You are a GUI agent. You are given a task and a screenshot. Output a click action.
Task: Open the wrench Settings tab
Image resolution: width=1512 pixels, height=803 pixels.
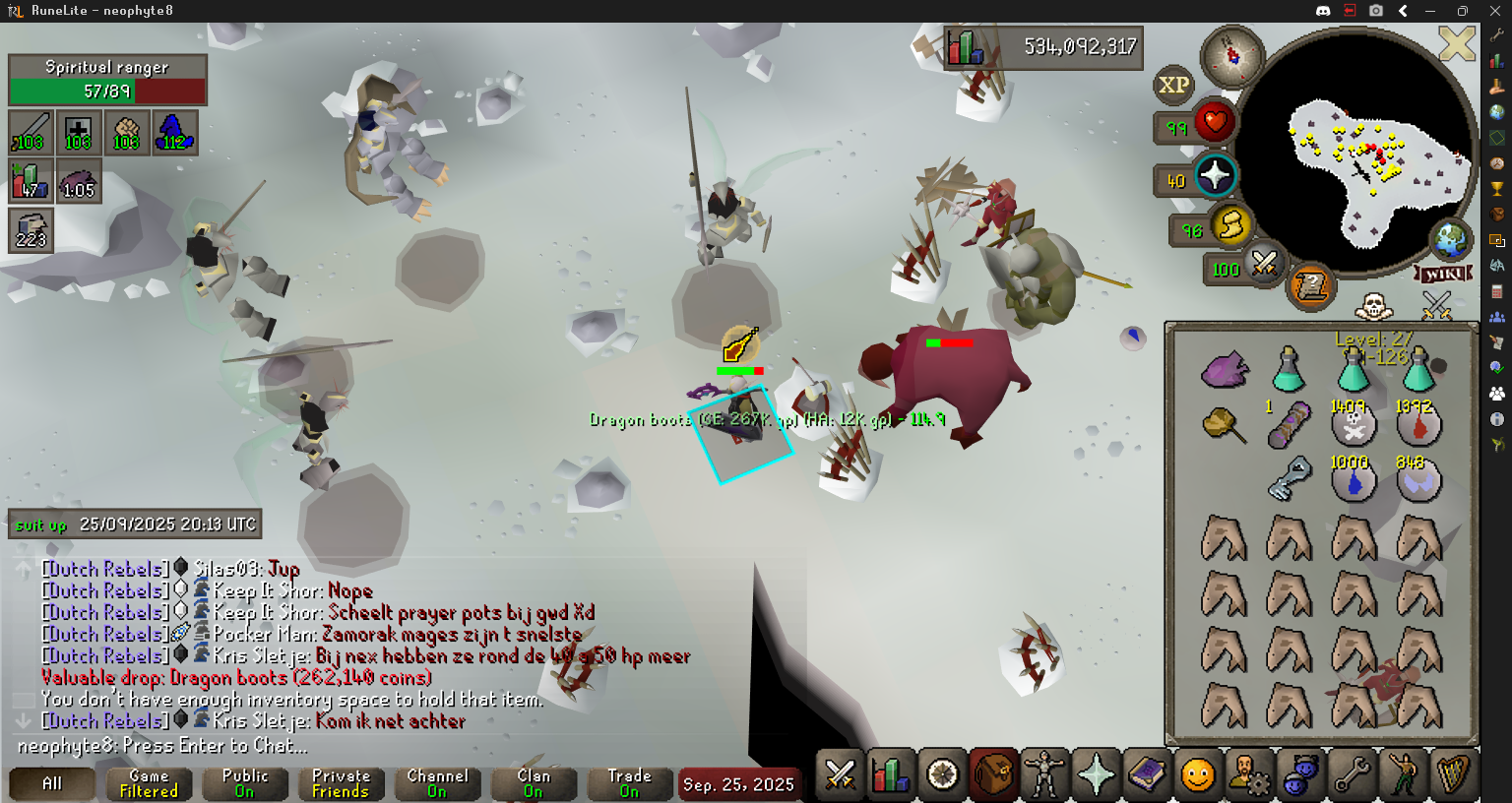click(1352, 775)
